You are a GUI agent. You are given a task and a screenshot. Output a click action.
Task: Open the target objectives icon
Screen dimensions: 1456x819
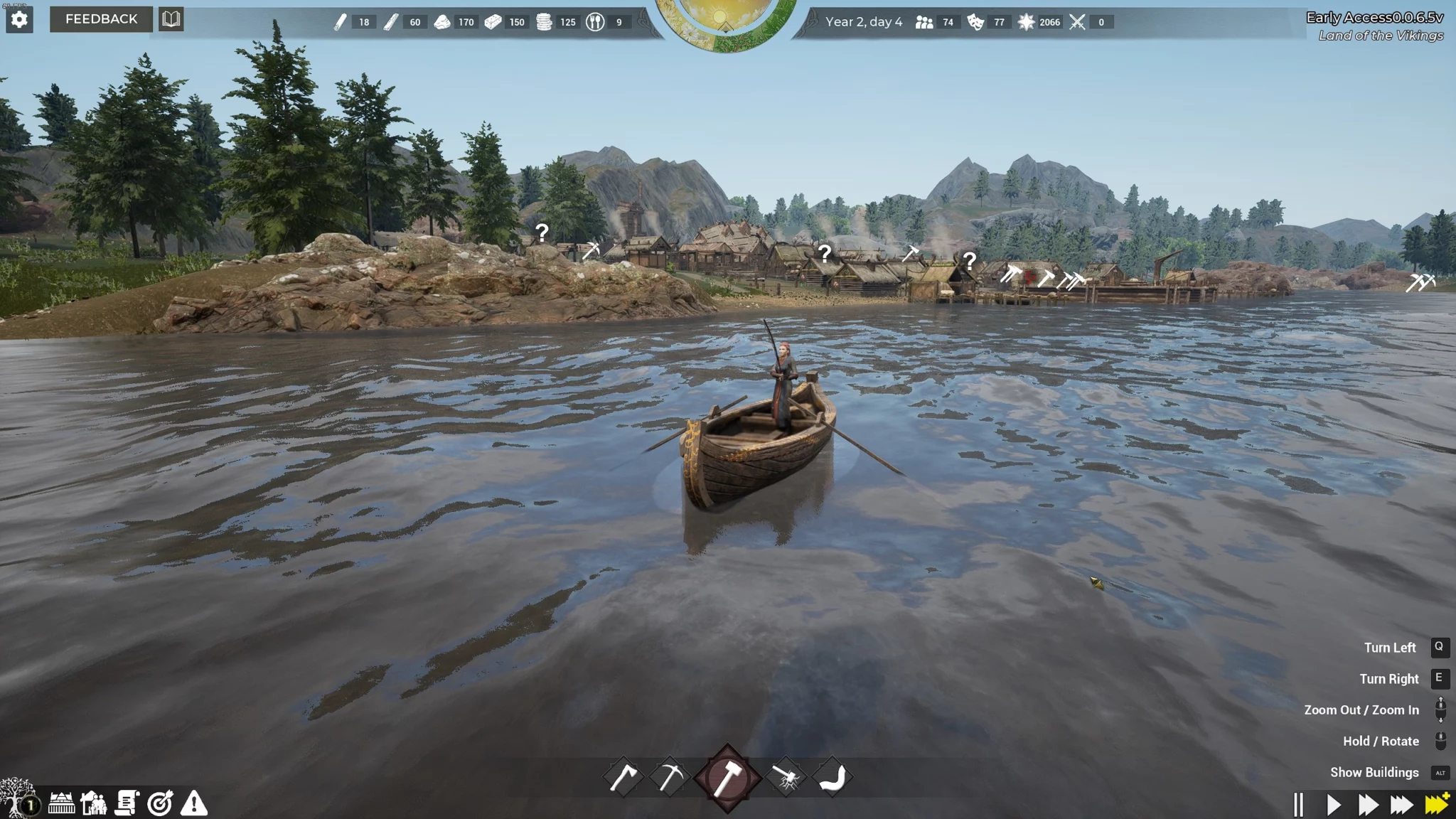tap(160, 803)
